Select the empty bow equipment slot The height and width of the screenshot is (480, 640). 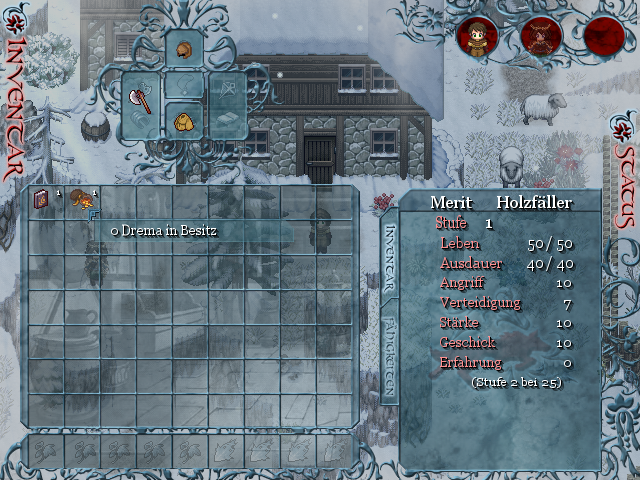coord(228,90)
